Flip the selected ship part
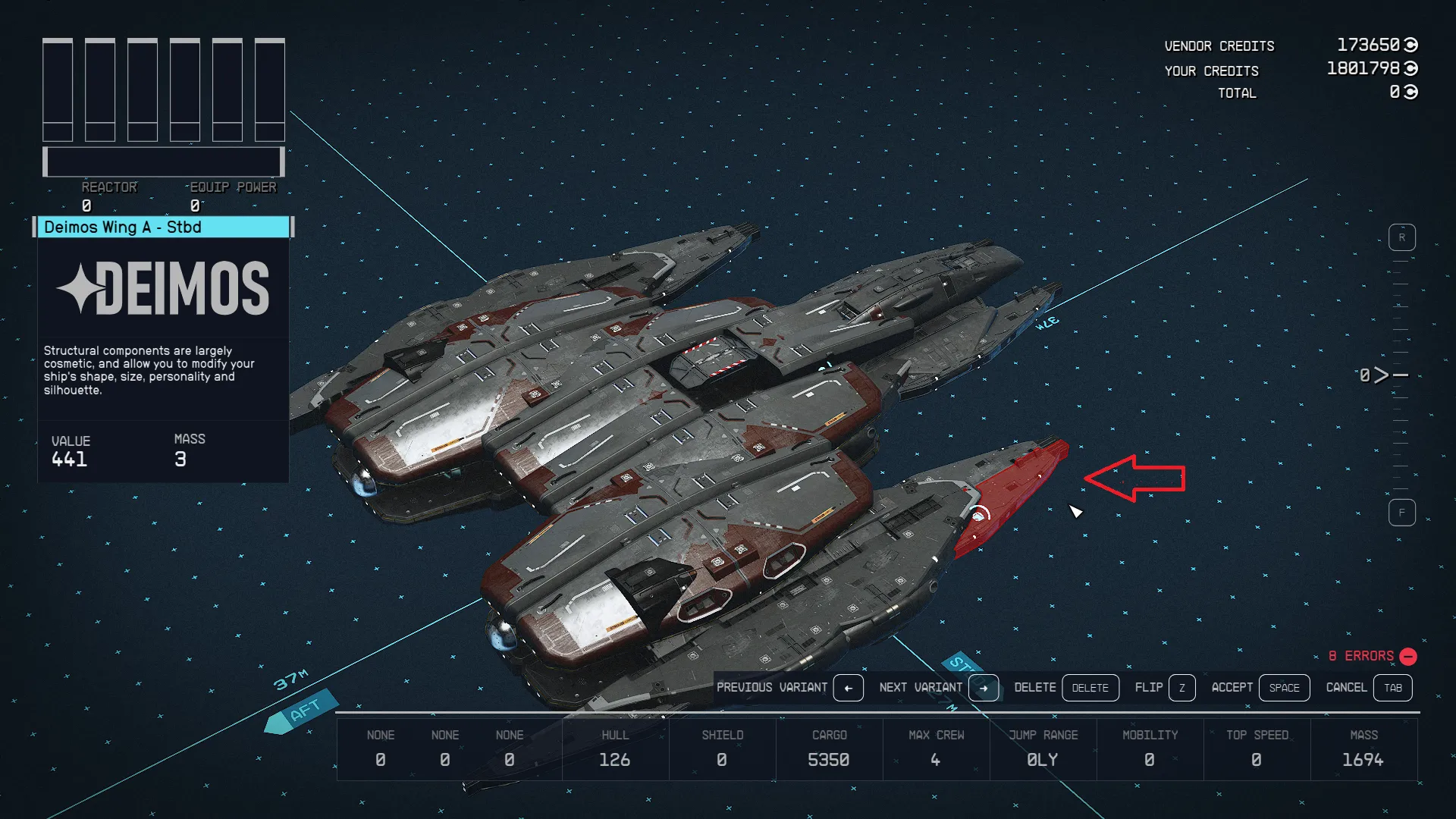Image resolution: width=1456 pixels, height=819 pixels. coord(1181,688)
